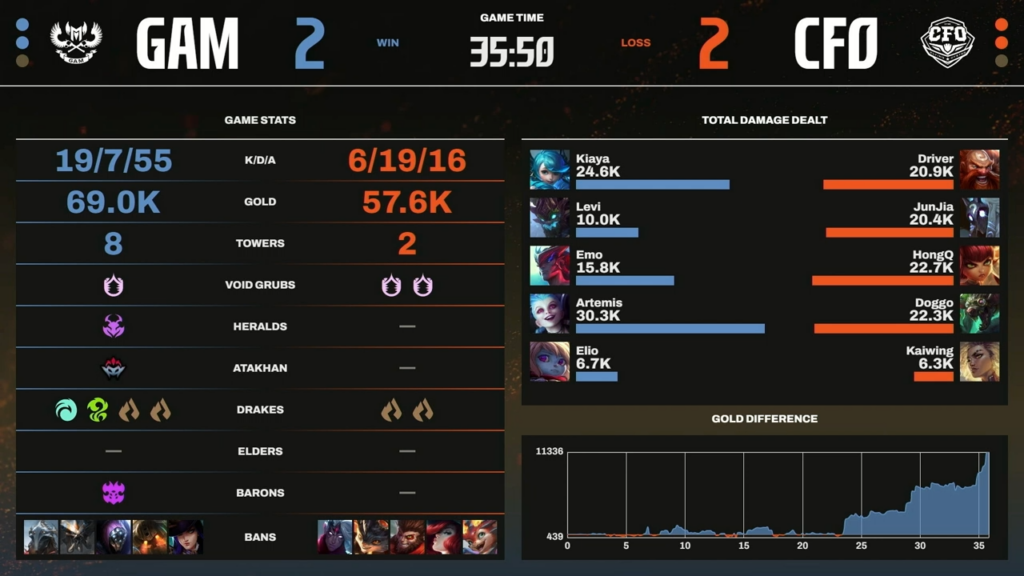Image resolution: width=1024 pixels, height=576 pixels.
Task: Choose Elio's champion portrait
Action: click(549, 361)
